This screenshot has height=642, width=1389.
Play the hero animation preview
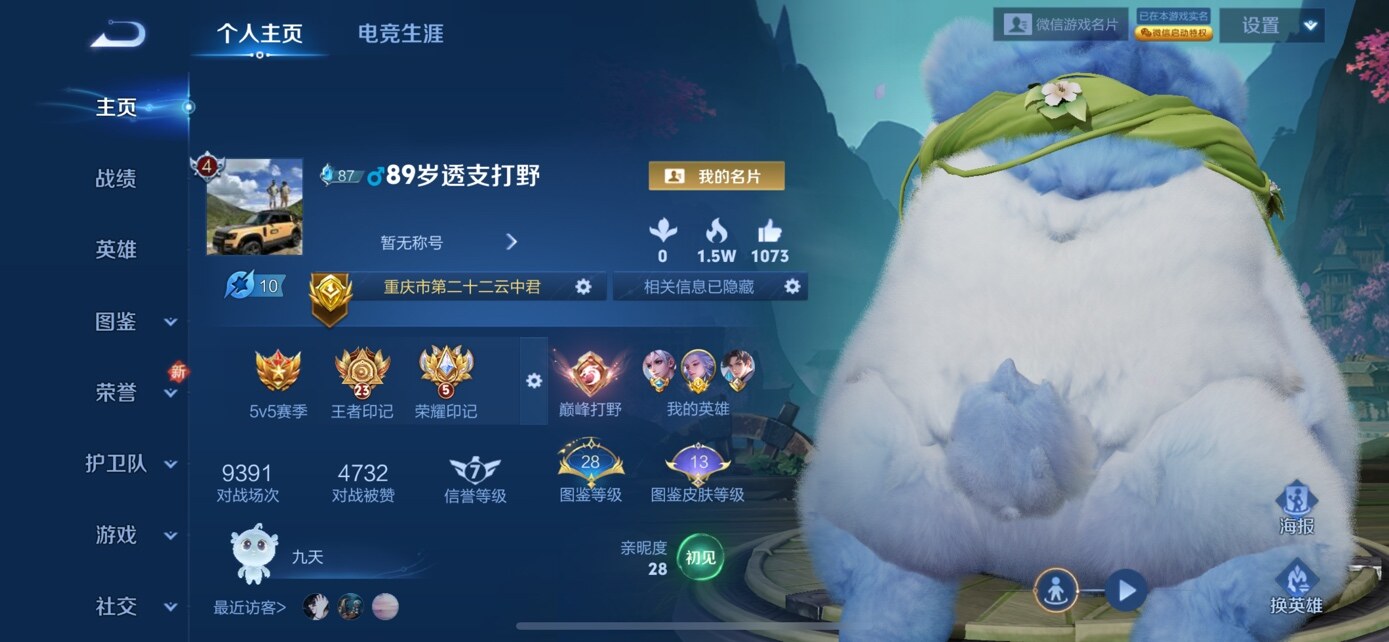tap(1126, 590)
